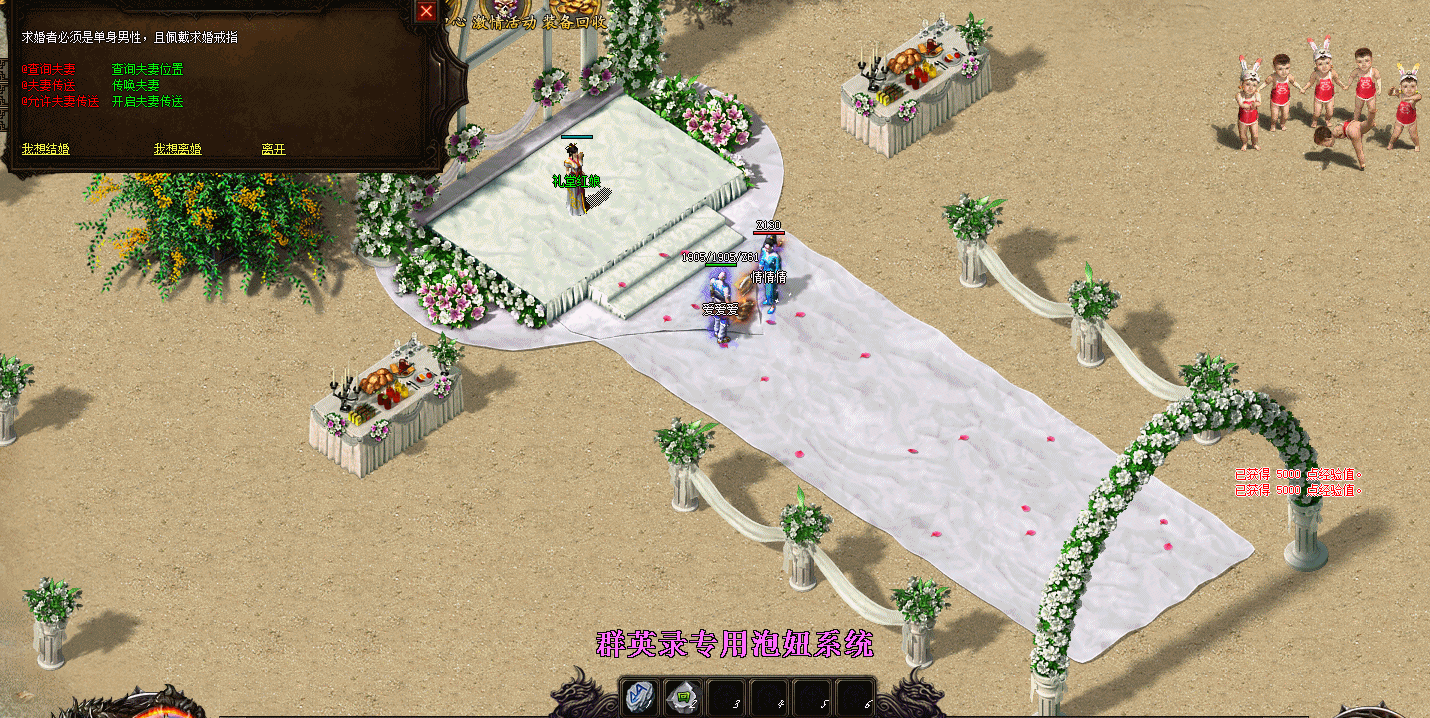Choose 我想结婚 to get married
The image size is (1430, 718).
coord(46,149)
